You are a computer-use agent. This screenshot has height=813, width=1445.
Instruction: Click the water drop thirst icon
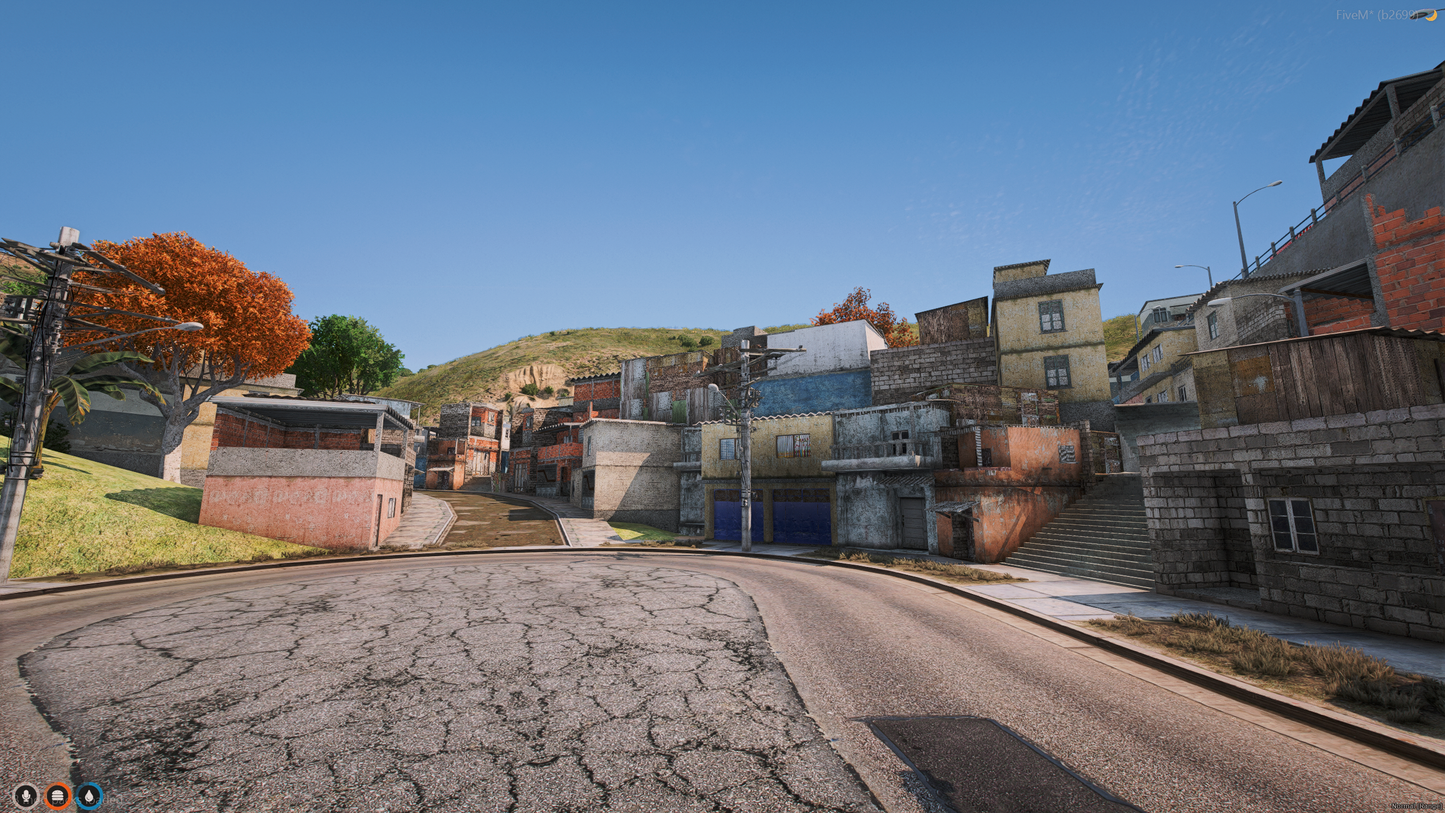point(89,795)
